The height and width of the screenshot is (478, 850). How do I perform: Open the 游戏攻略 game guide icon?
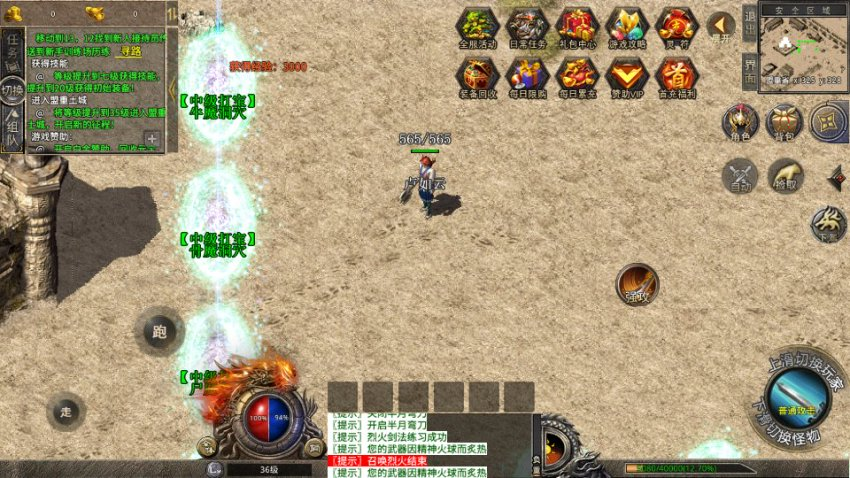pyautogui.click(x=627, y=26)
